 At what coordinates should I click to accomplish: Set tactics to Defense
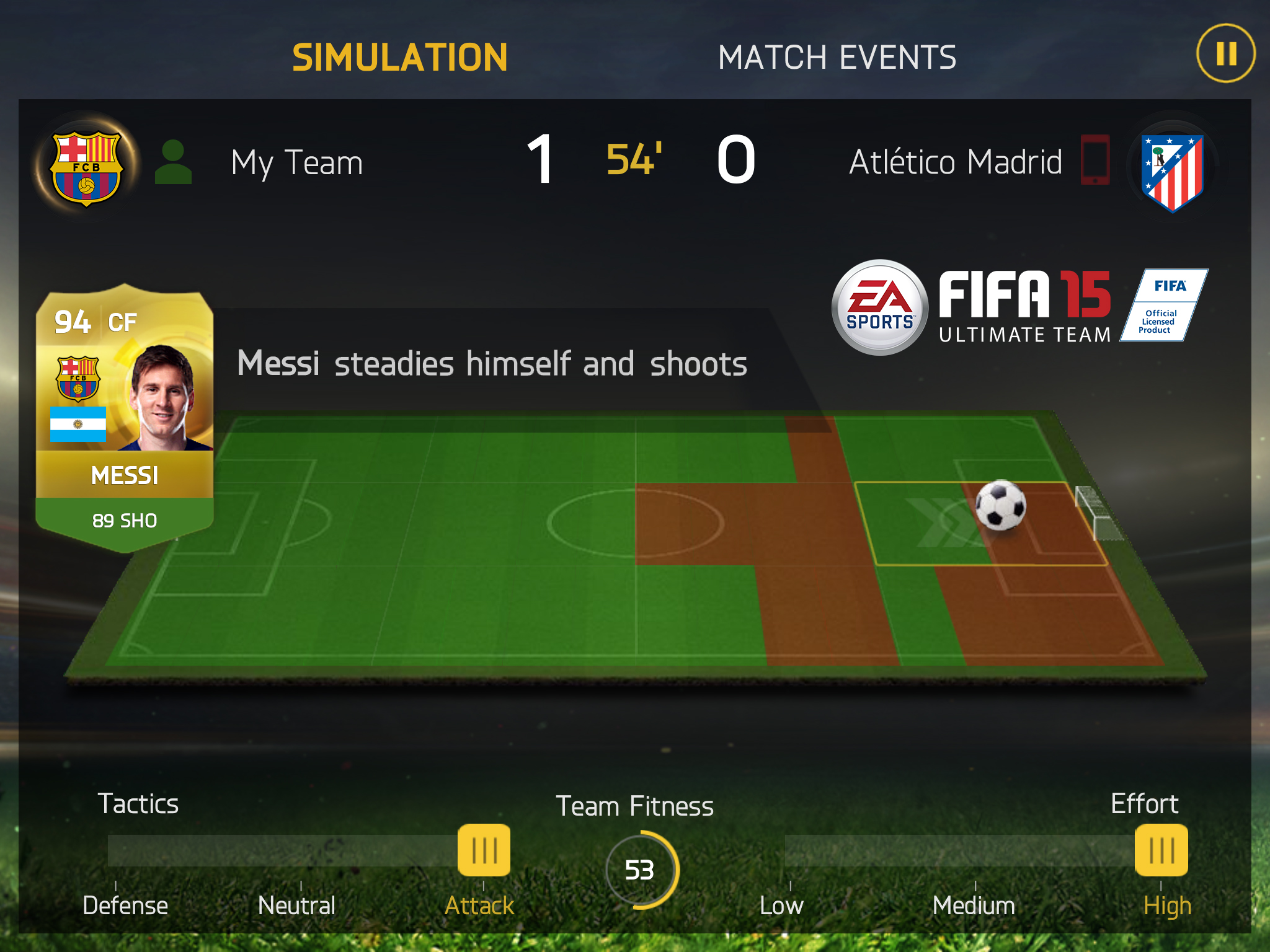125,905
